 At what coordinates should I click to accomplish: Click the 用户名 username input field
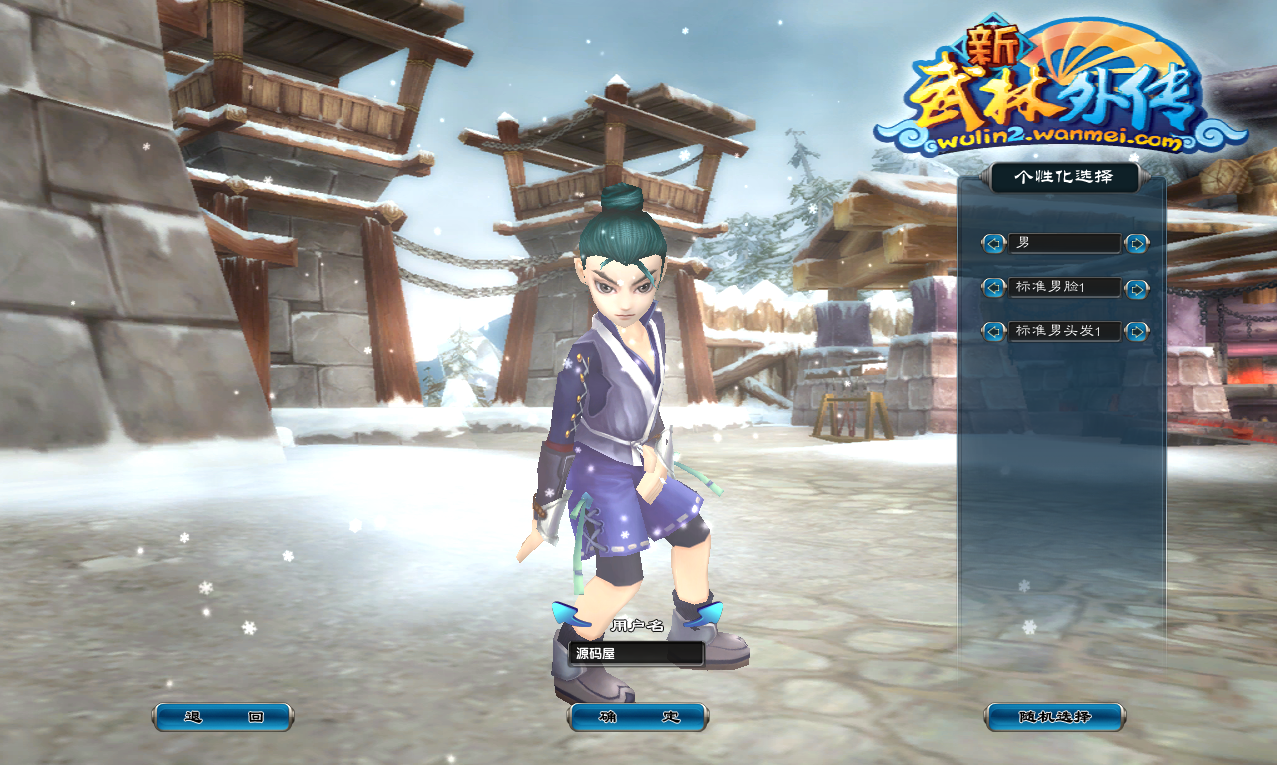click(x=636, y=654)
